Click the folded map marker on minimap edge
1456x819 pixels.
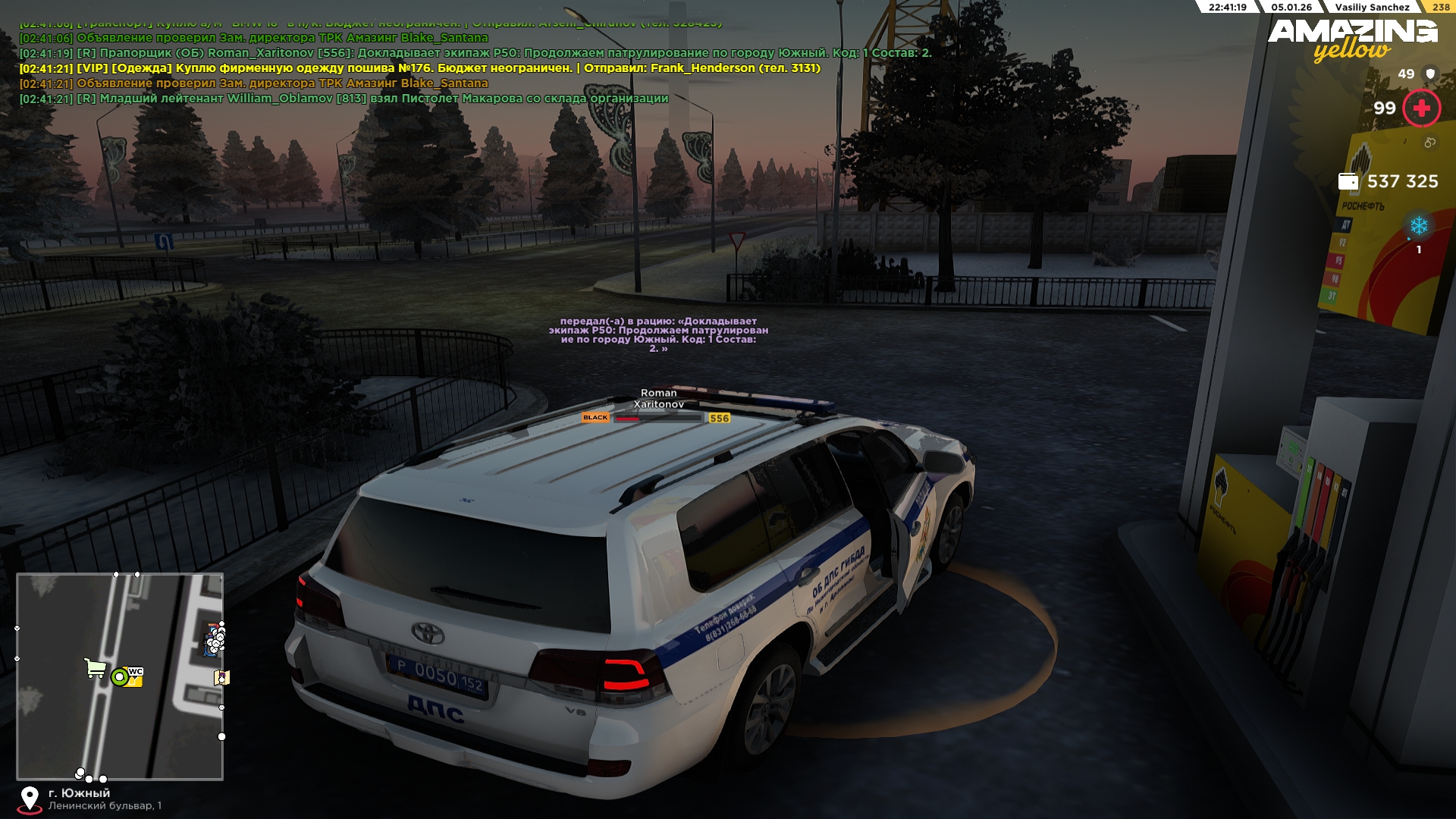(221, 677)
